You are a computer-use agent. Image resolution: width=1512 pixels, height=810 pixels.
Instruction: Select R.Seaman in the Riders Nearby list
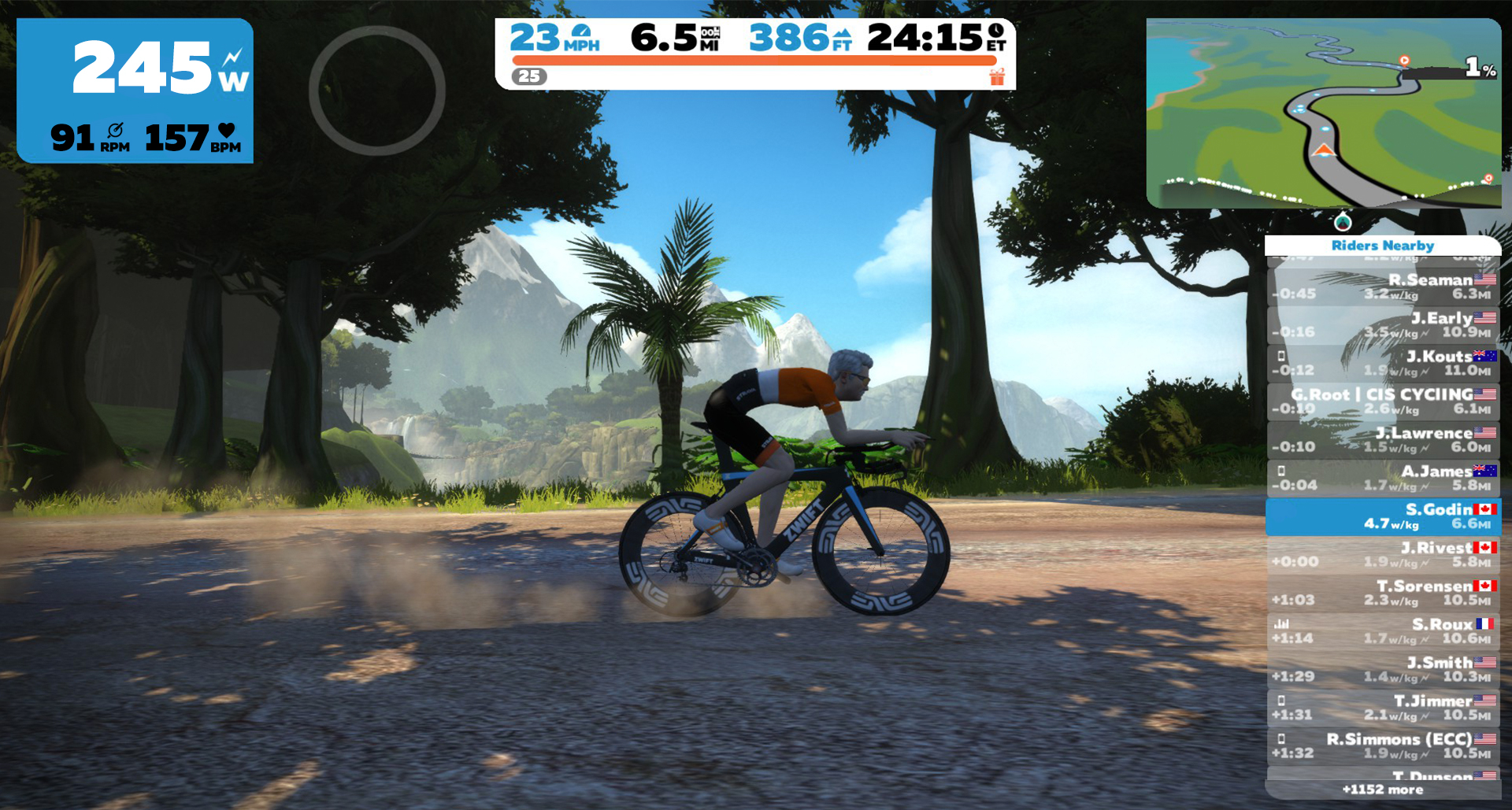pyautogui.click(x=1383, y=287)
